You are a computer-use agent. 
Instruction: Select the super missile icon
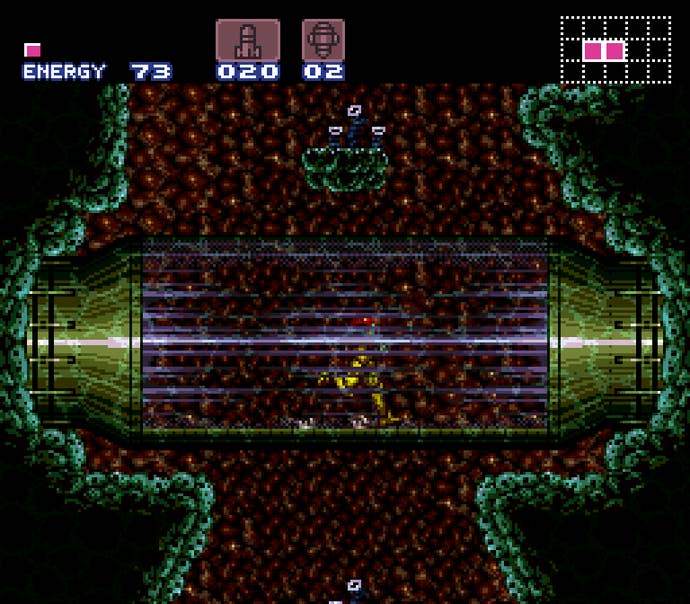click(x=323, y=41)
